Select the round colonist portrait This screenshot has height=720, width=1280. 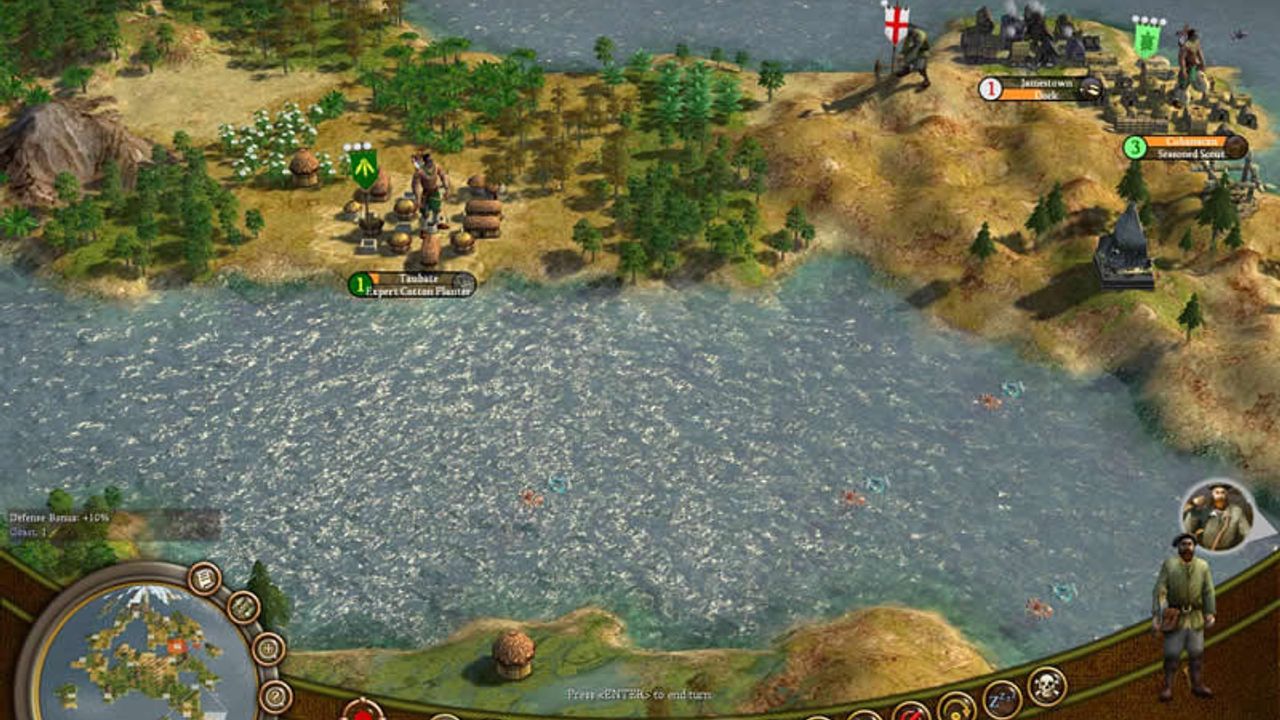point(1216,516)
